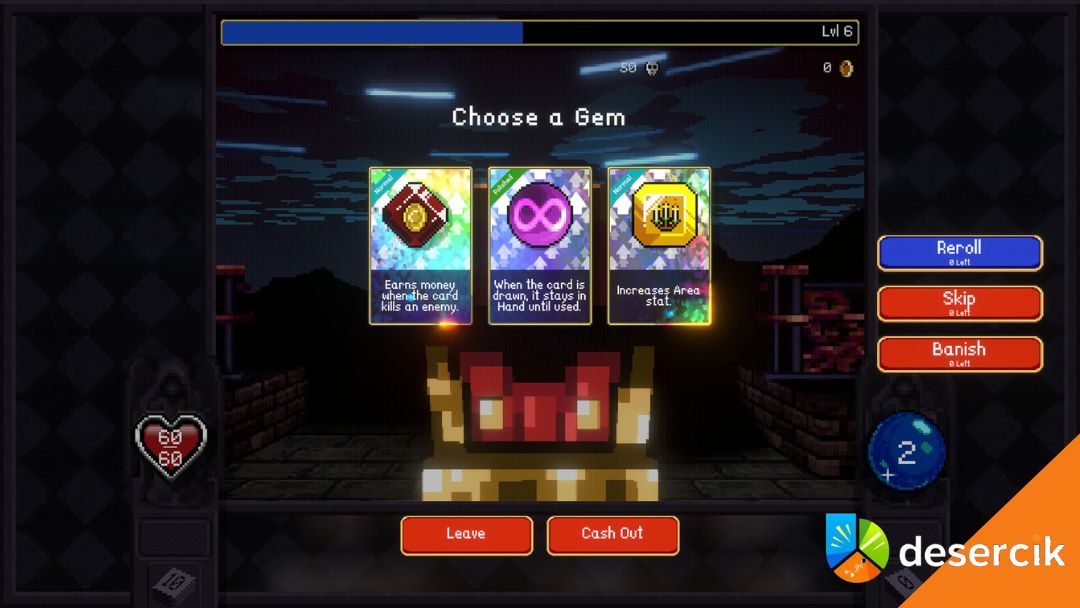The width and height of the screenshot is (1080, 608).
Task: Leave the gem selection screen
Action: 466,534
